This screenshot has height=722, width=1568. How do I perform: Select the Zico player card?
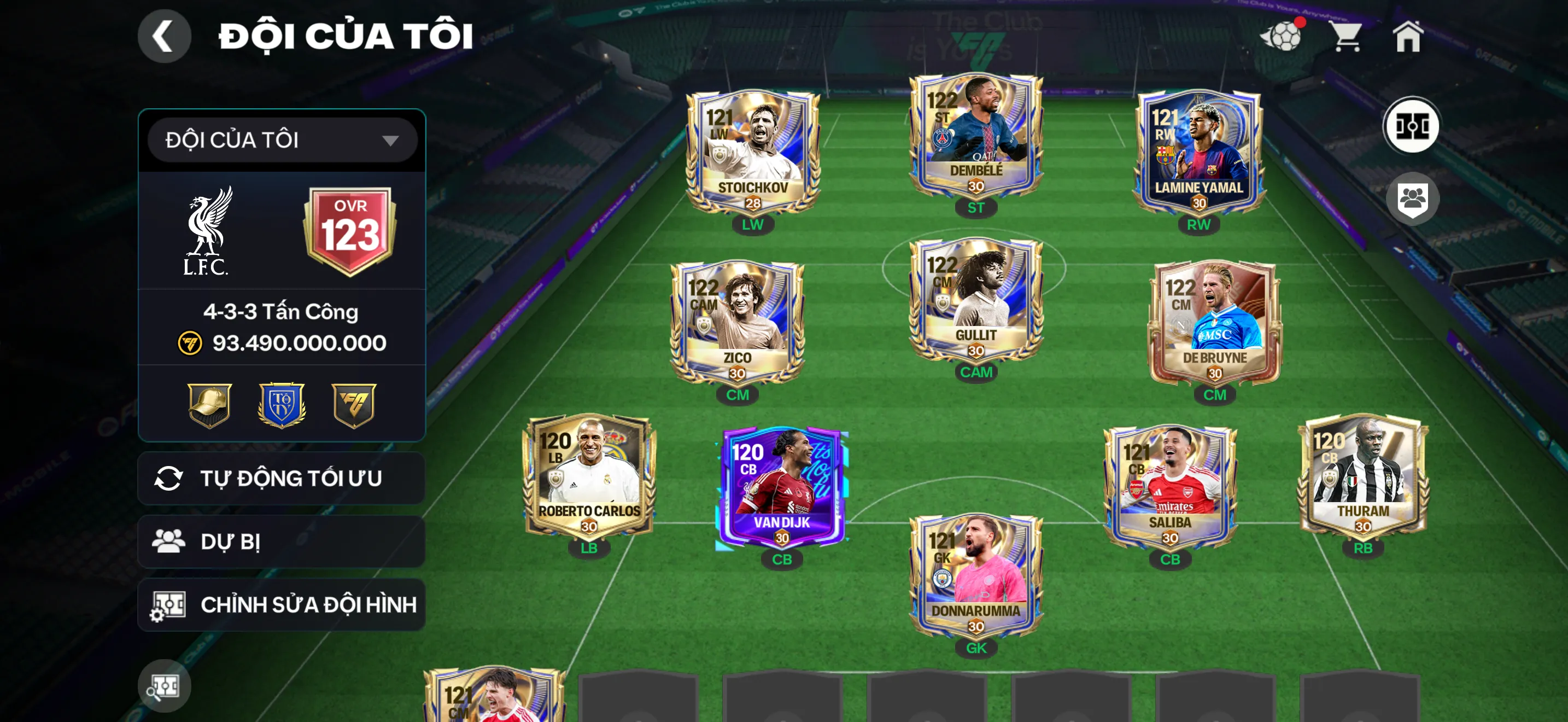tap(737, 321)
